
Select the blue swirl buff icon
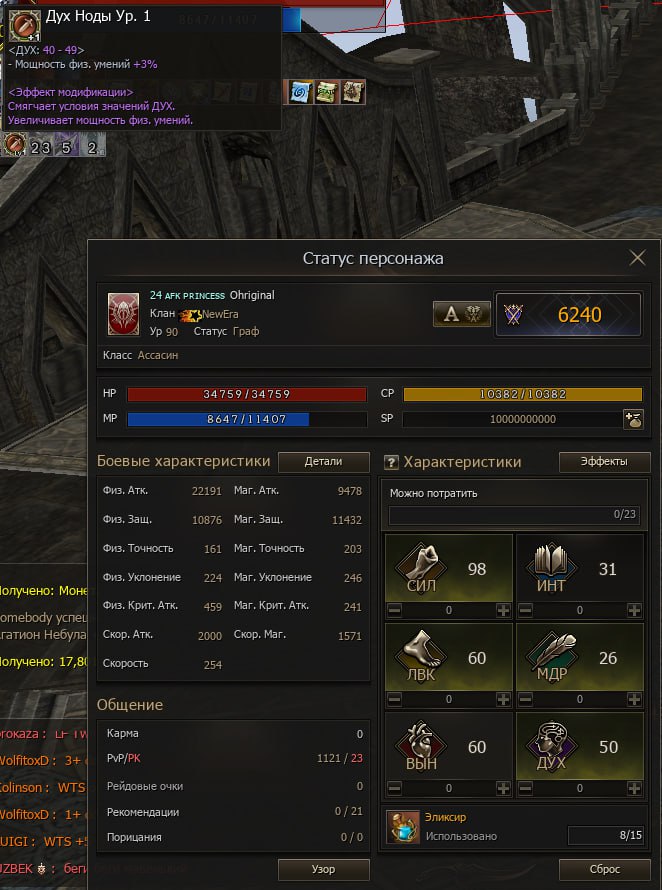(299, 92)
